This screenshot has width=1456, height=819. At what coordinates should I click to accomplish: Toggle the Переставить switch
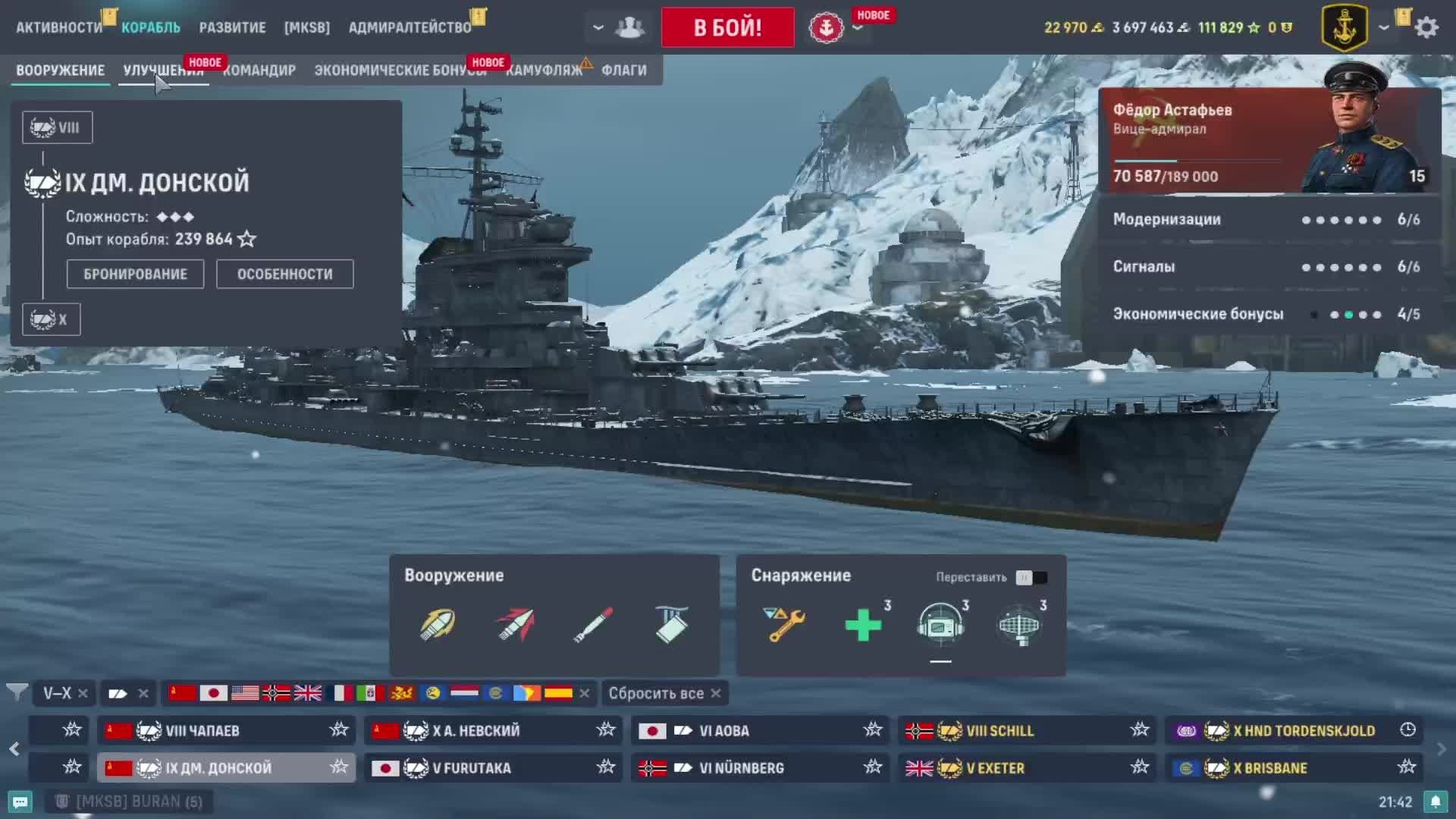click(x=1031, y=578)
